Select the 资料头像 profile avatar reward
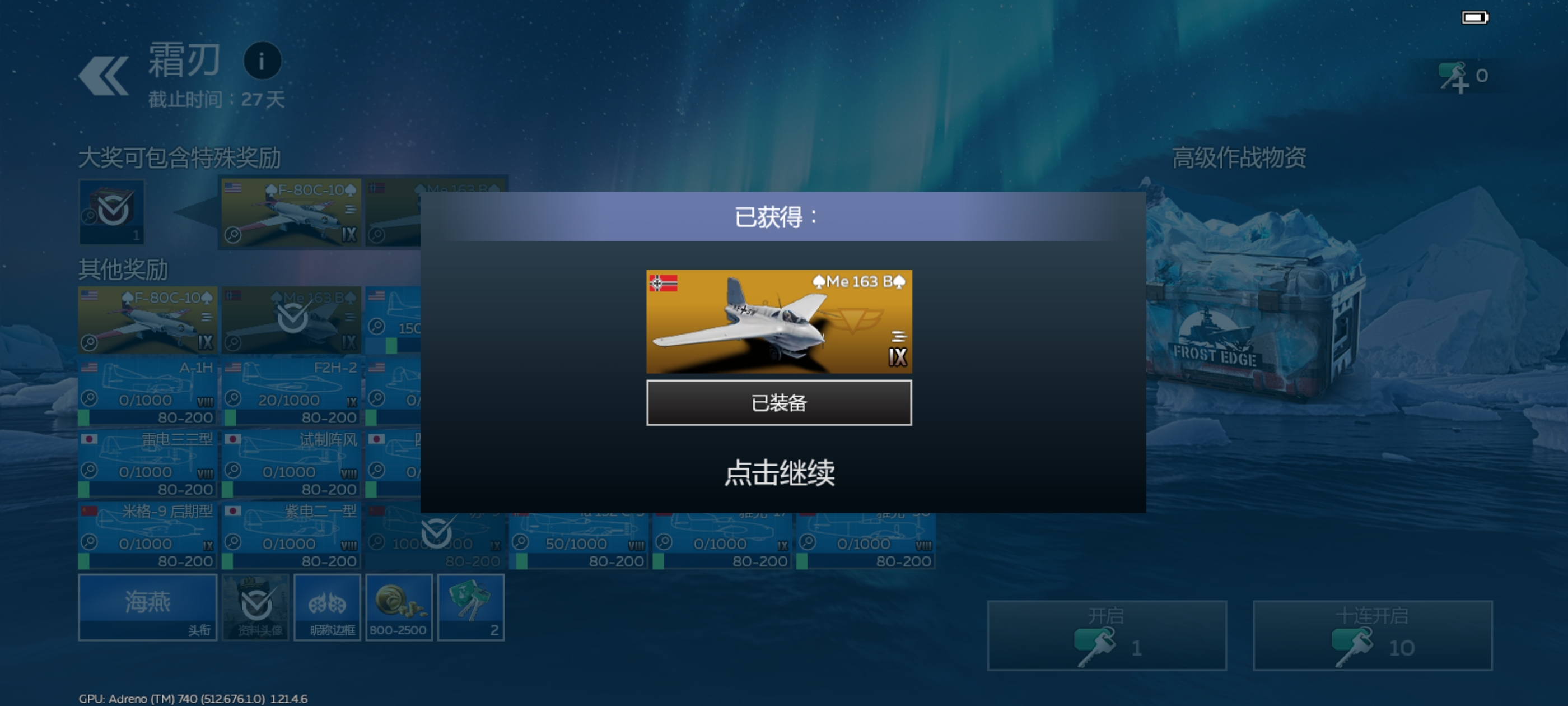The image size is (1568, 706). pyautogui.click(x=257, y=607)
